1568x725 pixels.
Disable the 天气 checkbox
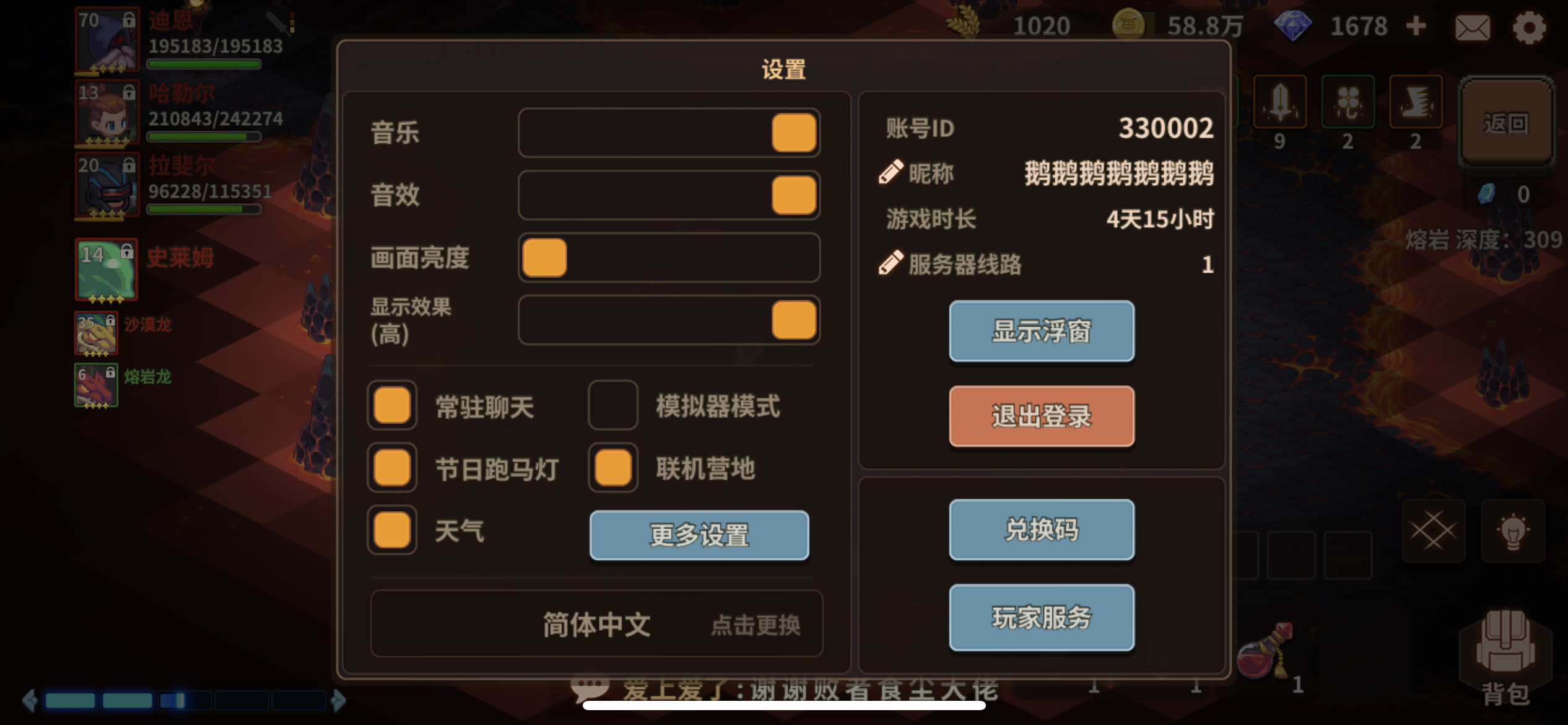click(391, 530)
